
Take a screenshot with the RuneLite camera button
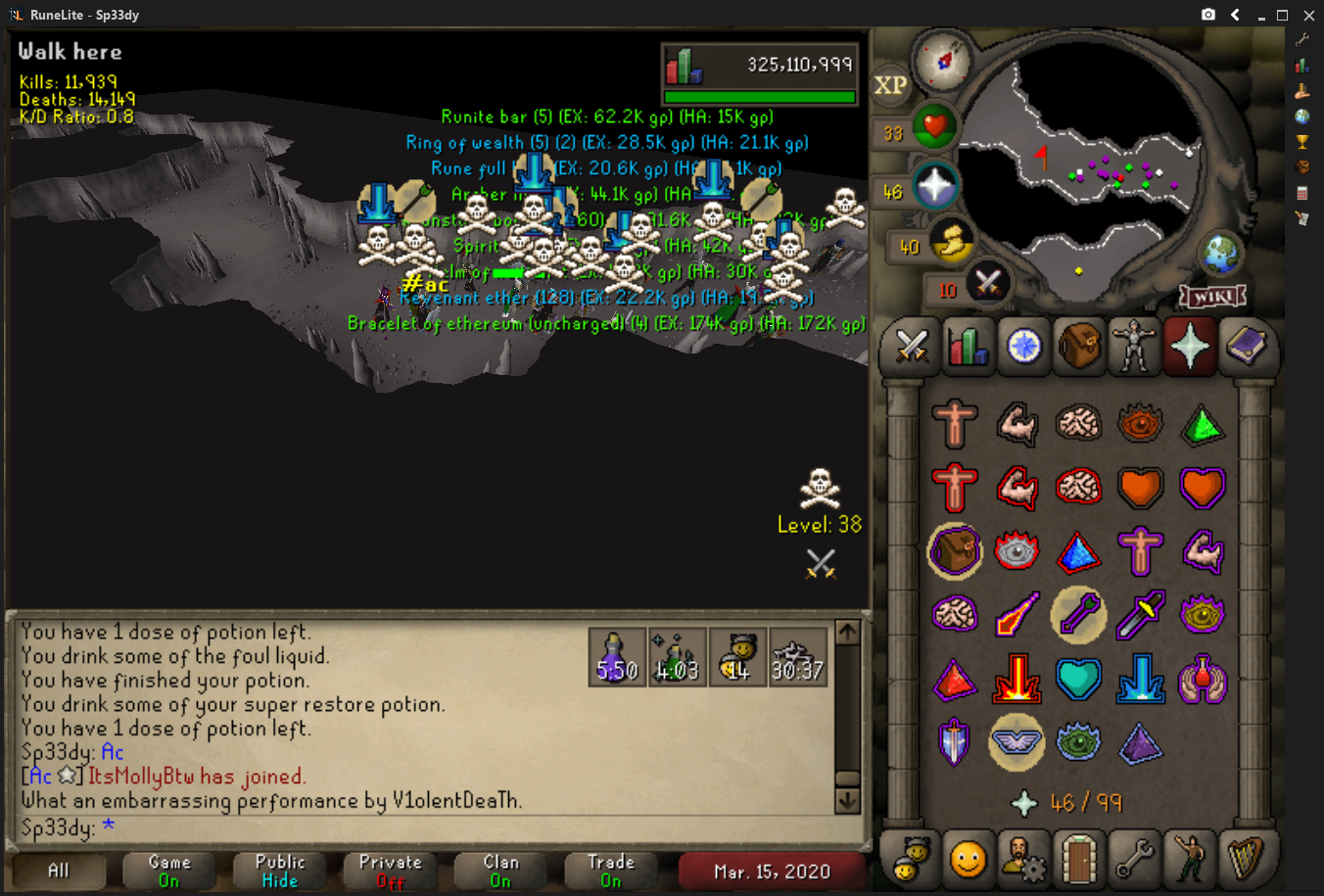(1208, 15)
